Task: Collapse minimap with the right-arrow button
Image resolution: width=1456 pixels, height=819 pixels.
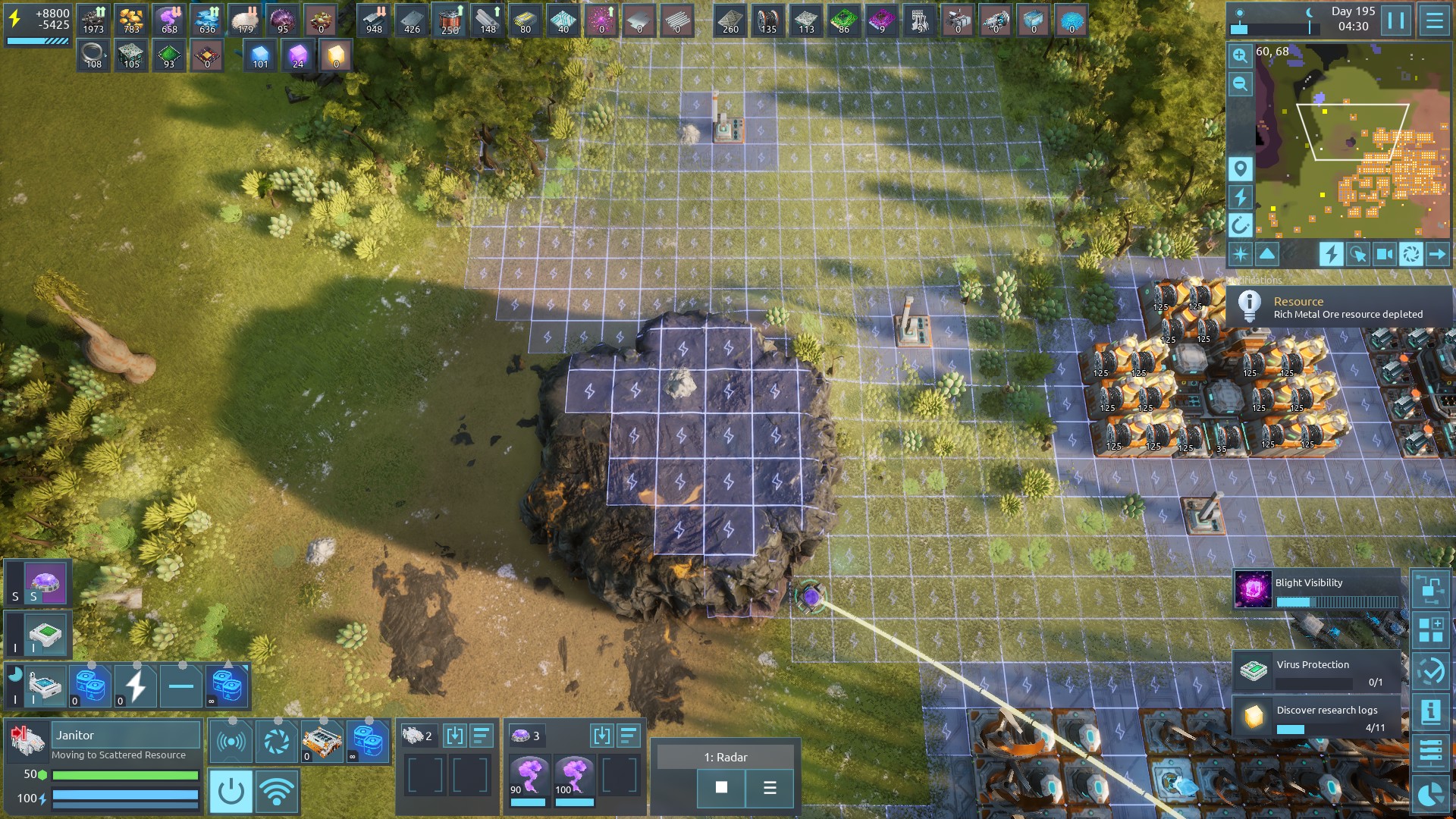Action: point(1437,254)
